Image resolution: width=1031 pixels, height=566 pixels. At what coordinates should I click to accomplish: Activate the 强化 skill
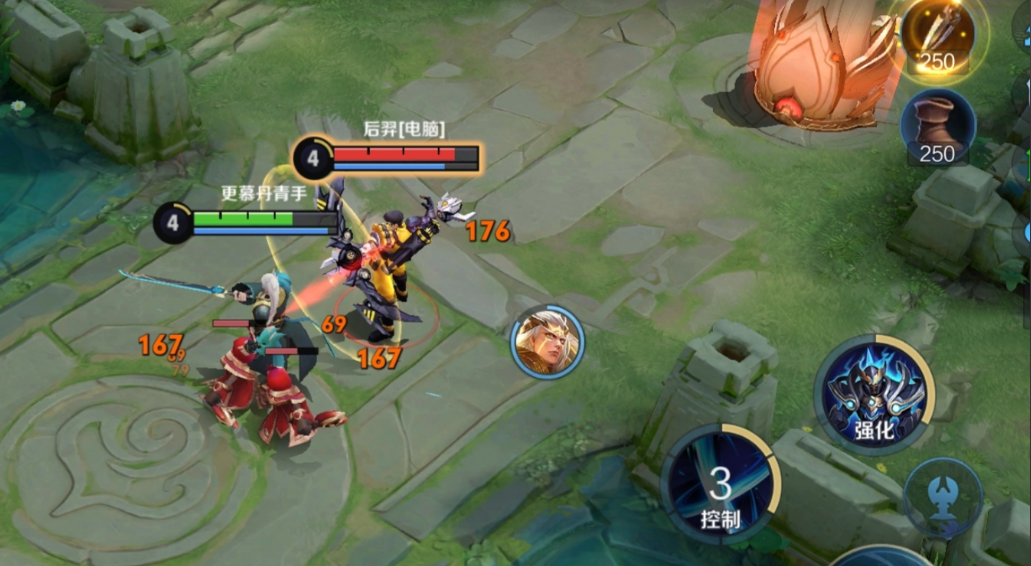(x=874, y=393)
